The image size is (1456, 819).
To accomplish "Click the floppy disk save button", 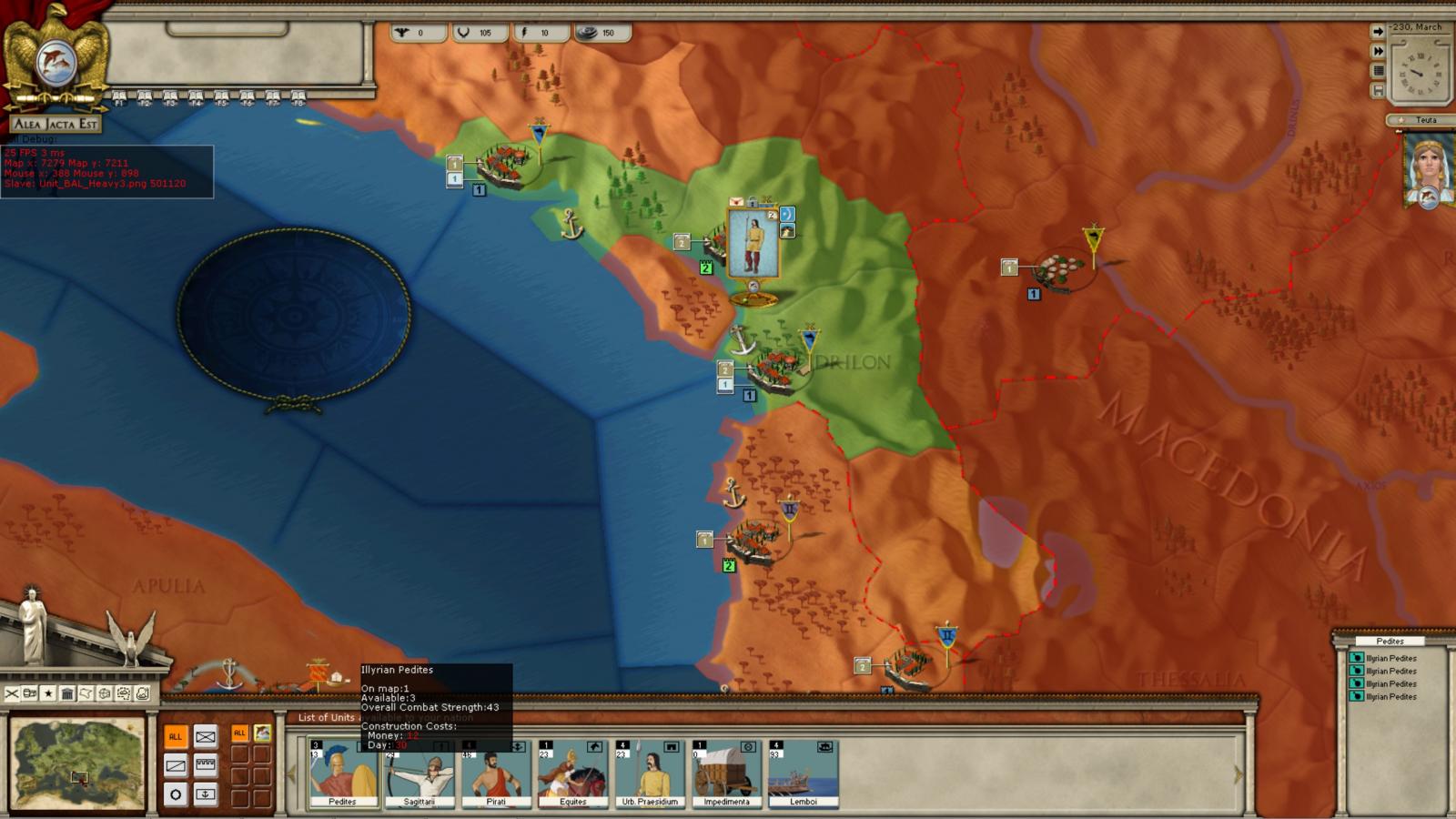I will click(x=1378, y=91).
